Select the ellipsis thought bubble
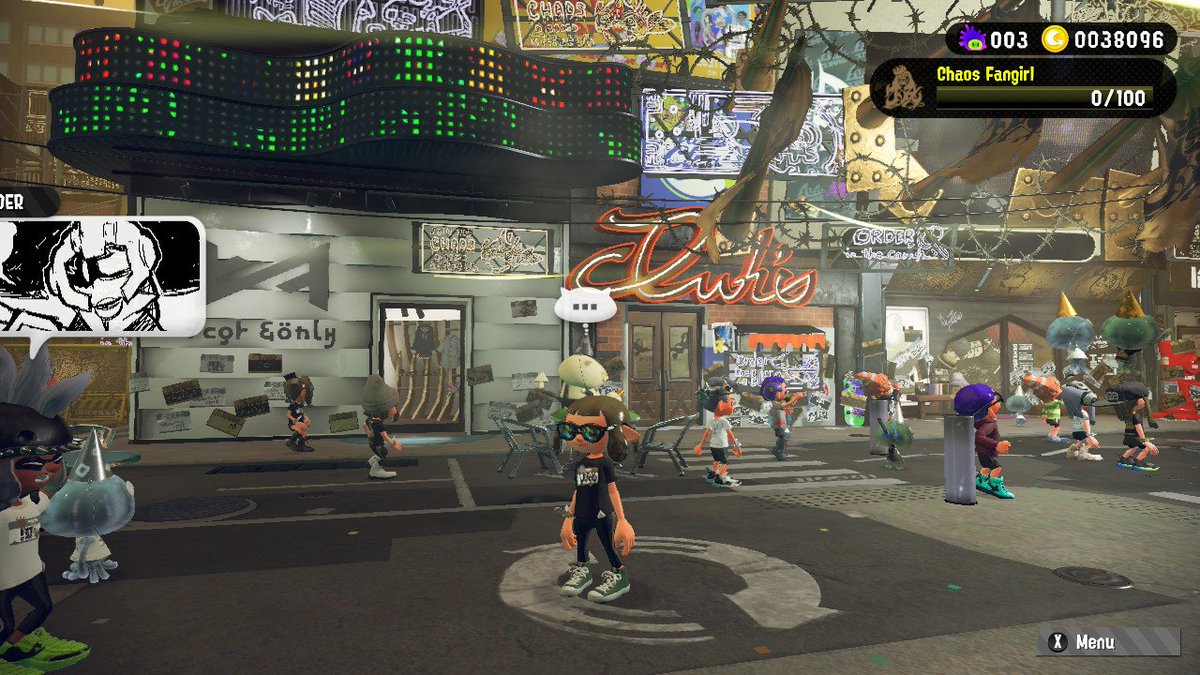The width and height of the screenshot is (1200, 675). [586, 305]
